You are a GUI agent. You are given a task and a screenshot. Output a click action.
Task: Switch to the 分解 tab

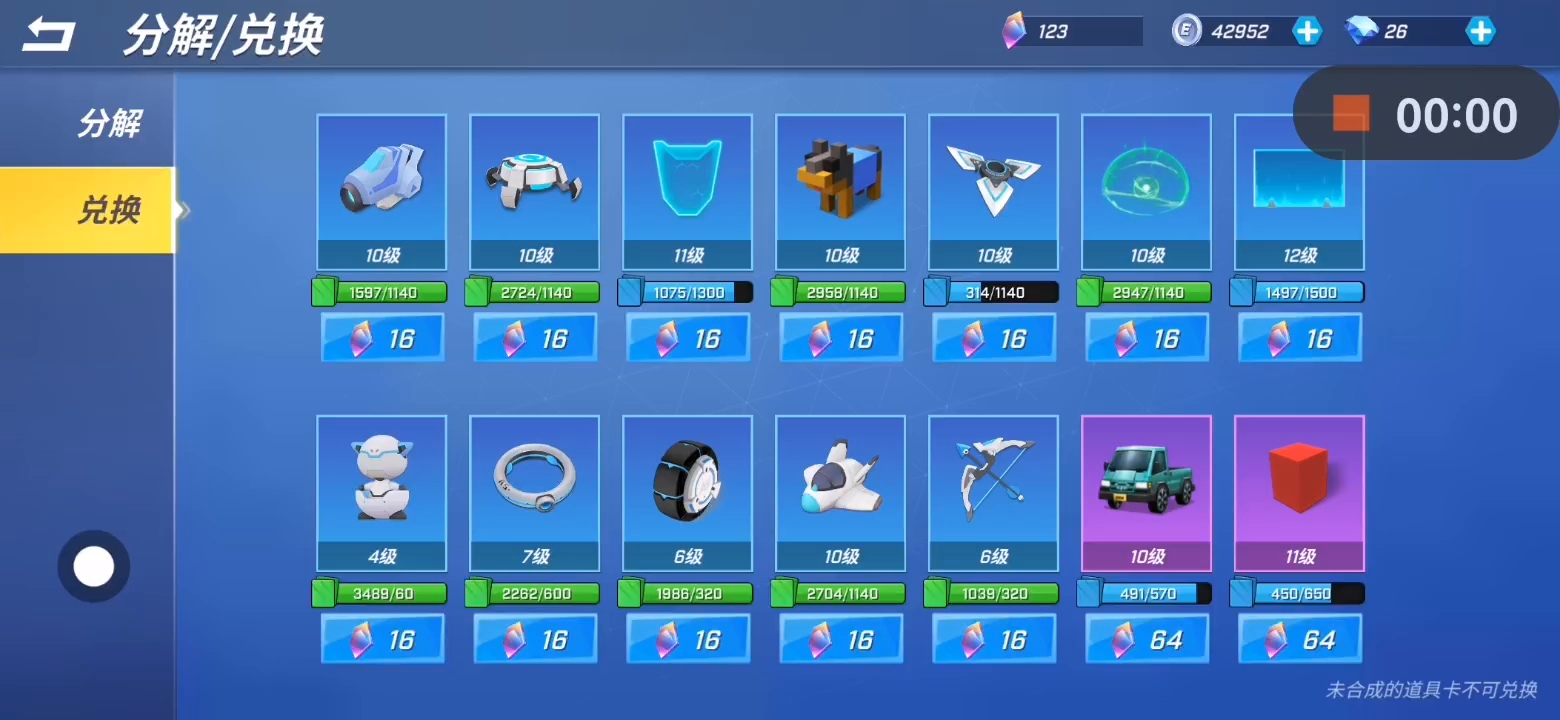pyautogui.click(x=109, y=124)
